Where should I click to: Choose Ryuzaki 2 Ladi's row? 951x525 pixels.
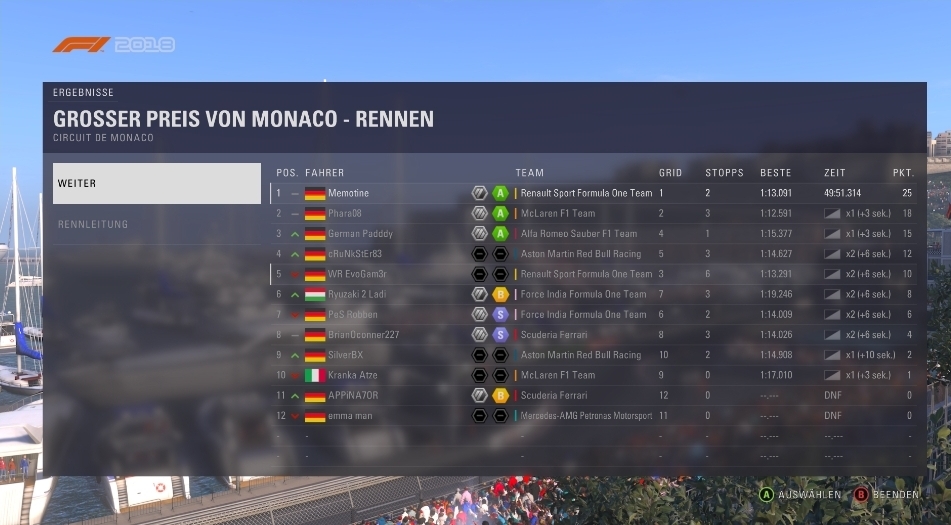point(594,294)
